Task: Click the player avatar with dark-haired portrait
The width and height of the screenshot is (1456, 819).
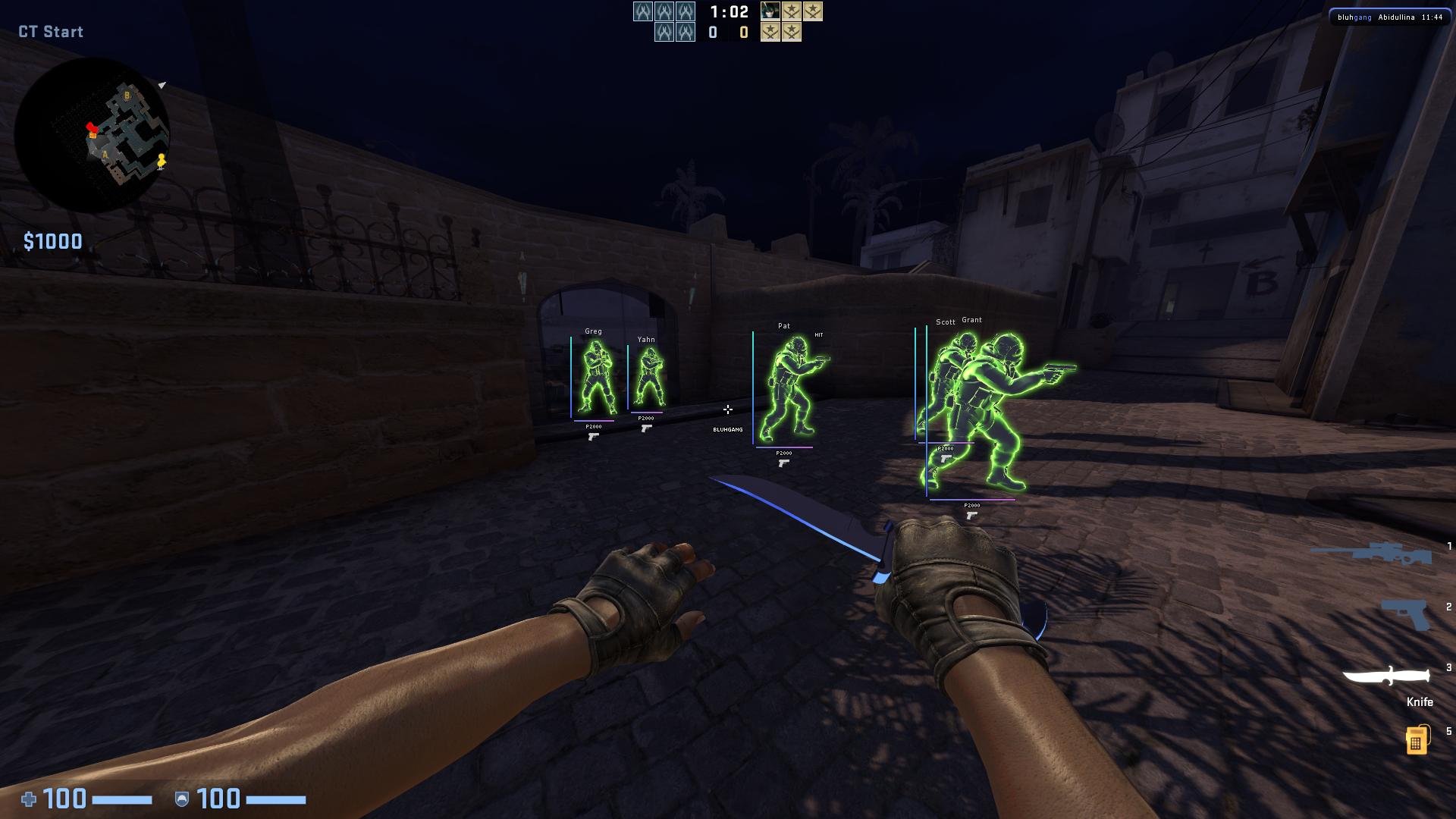Action: pos(770,11)
